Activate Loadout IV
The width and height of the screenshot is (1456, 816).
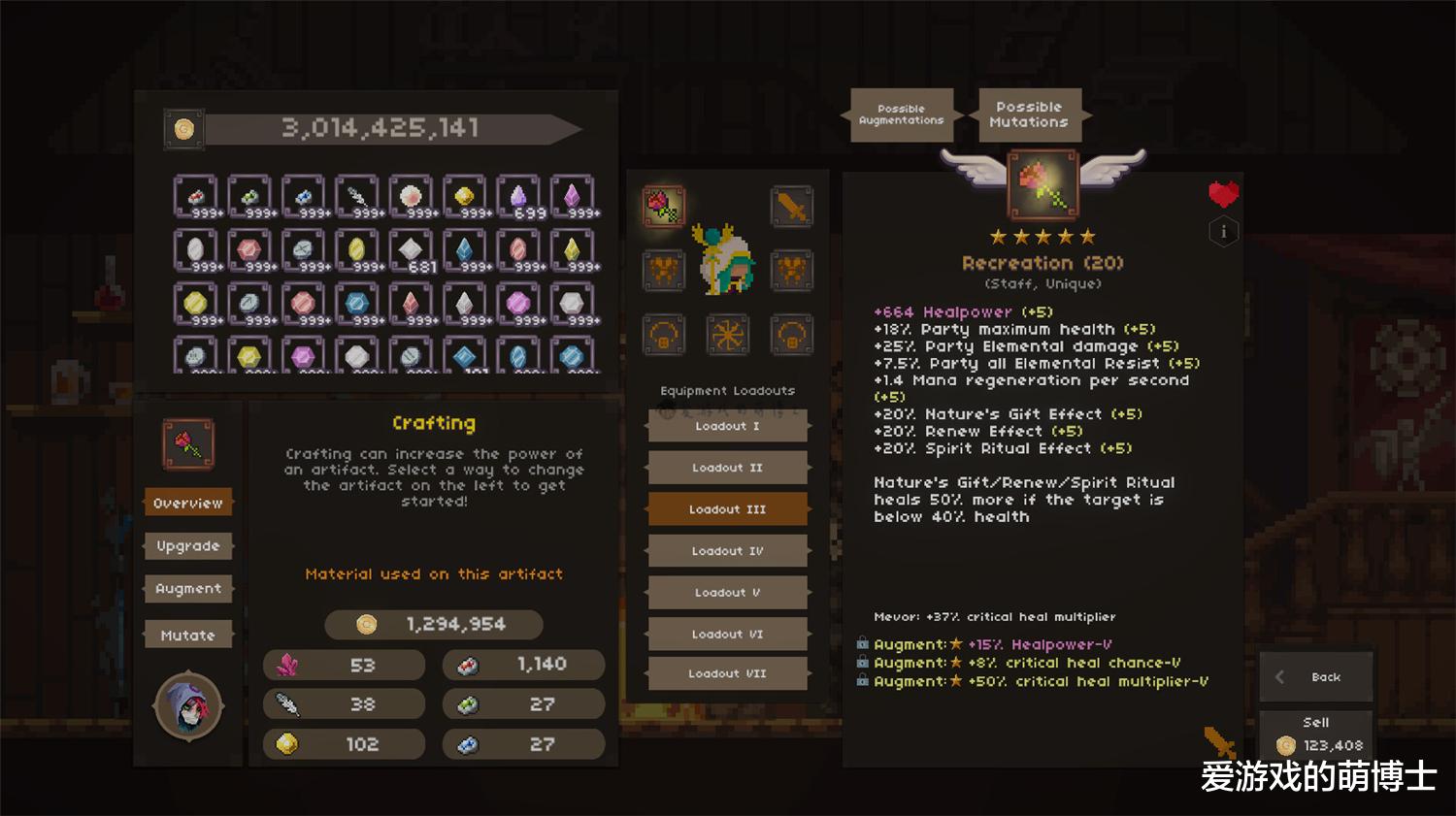click(x=727, y=551)
